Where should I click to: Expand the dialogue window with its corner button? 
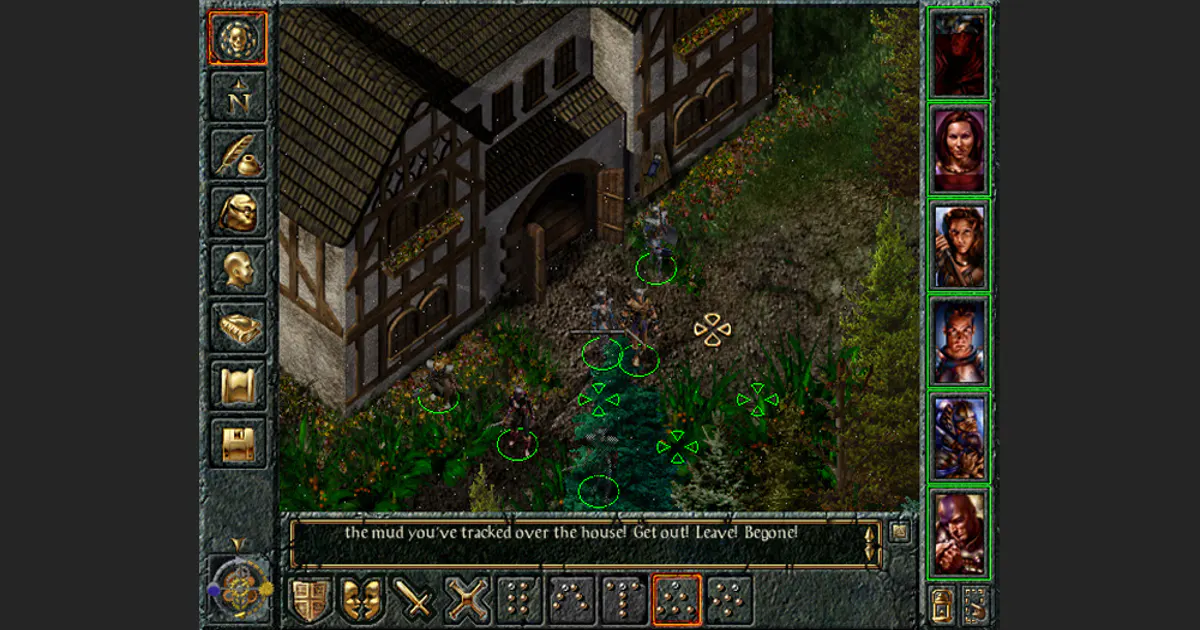(900, 532)
